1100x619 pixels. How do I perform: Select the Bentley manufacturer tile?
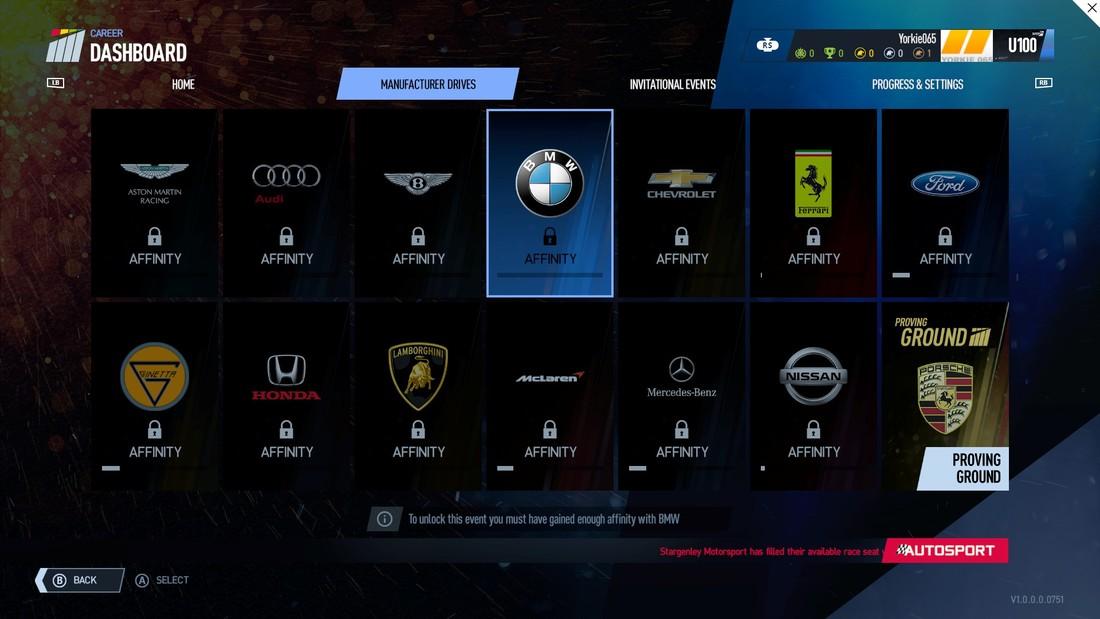click(418, 203)
